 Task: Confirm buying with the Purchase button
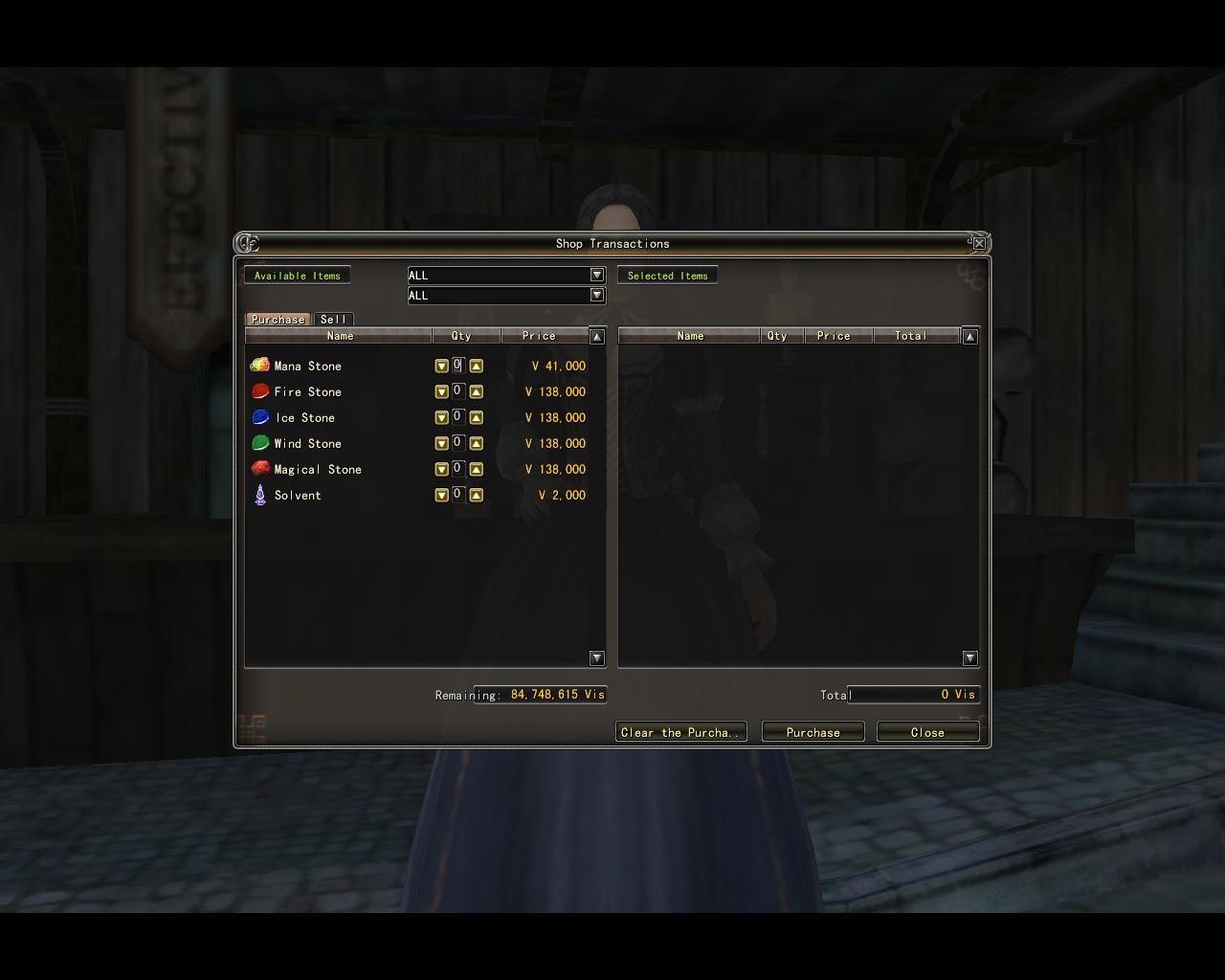click(812, 731)
